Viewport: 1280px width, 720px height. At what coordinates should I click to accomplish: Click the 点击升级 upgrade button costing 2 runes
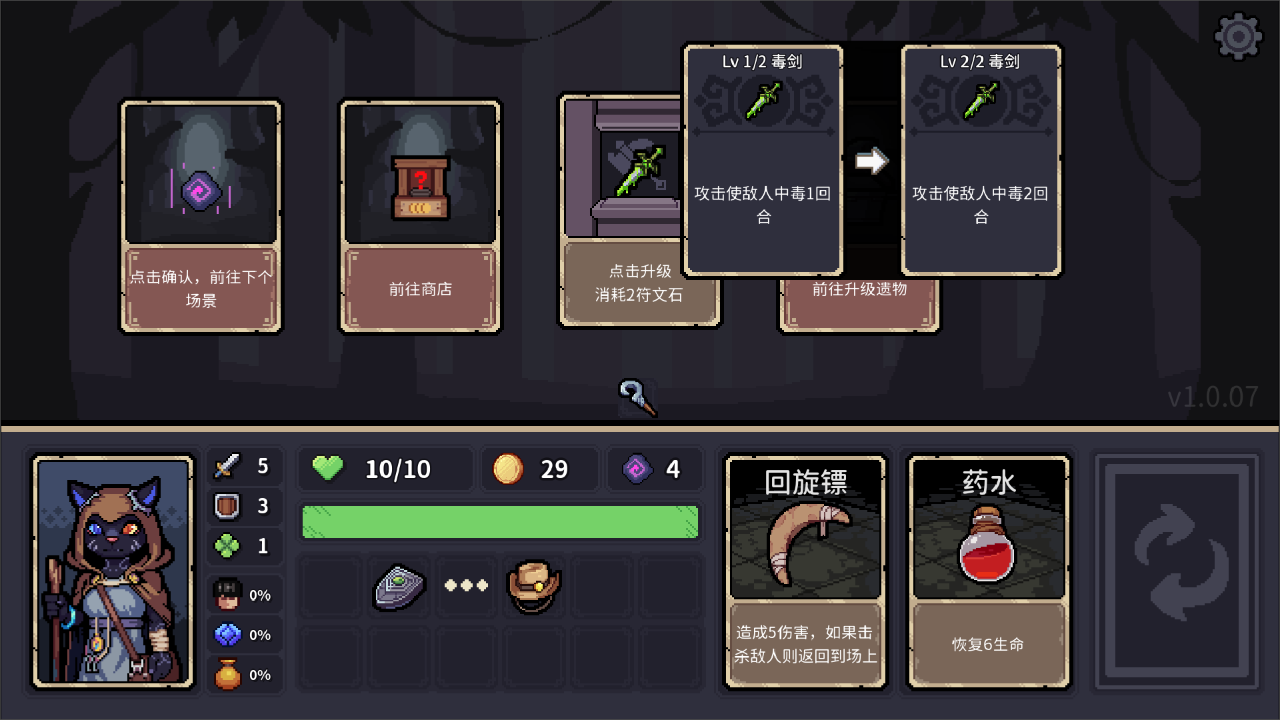click(640, 287)
